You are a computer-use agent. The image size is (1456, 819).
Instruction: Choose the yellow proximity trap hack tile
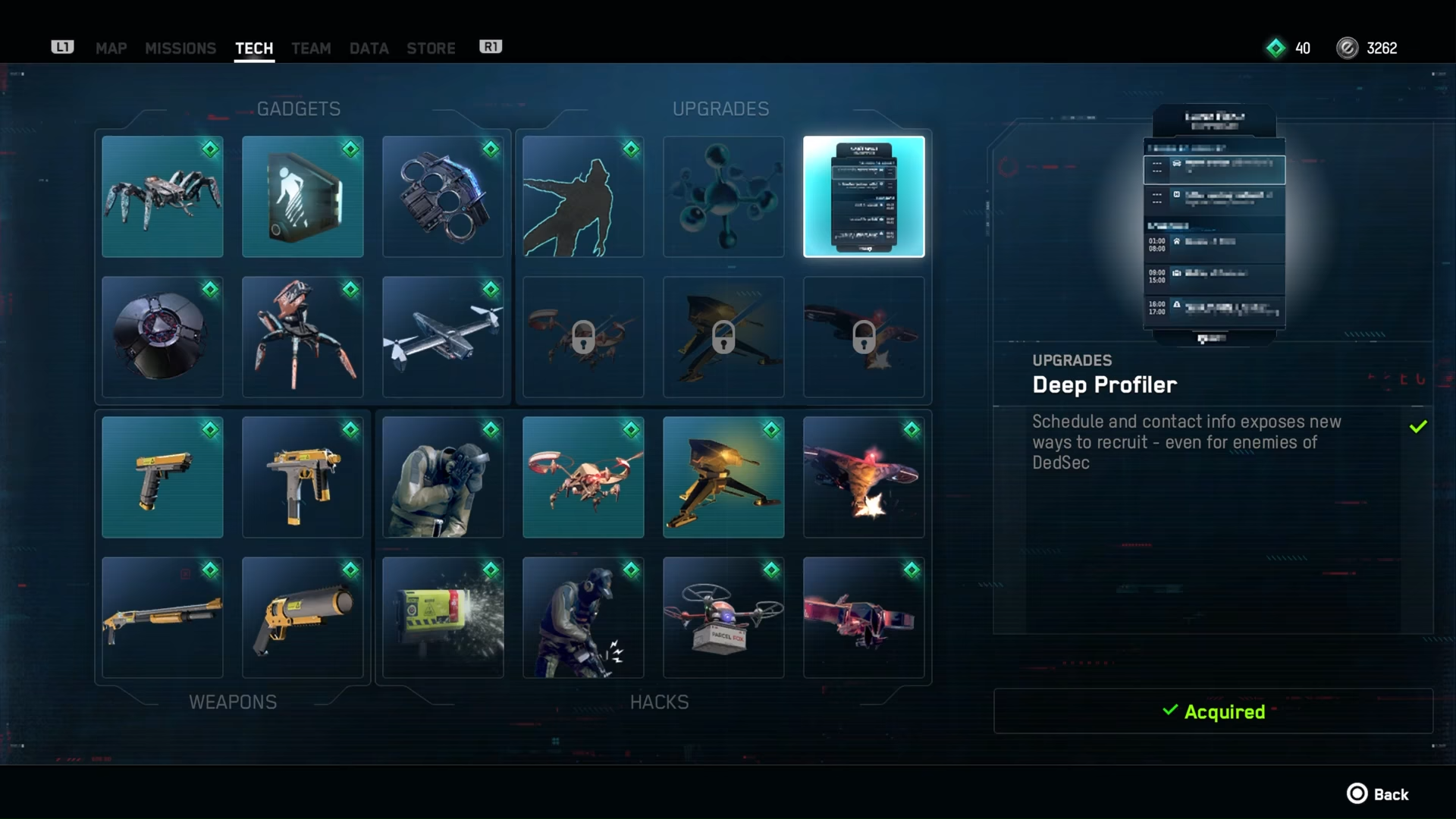pos(443,618)
